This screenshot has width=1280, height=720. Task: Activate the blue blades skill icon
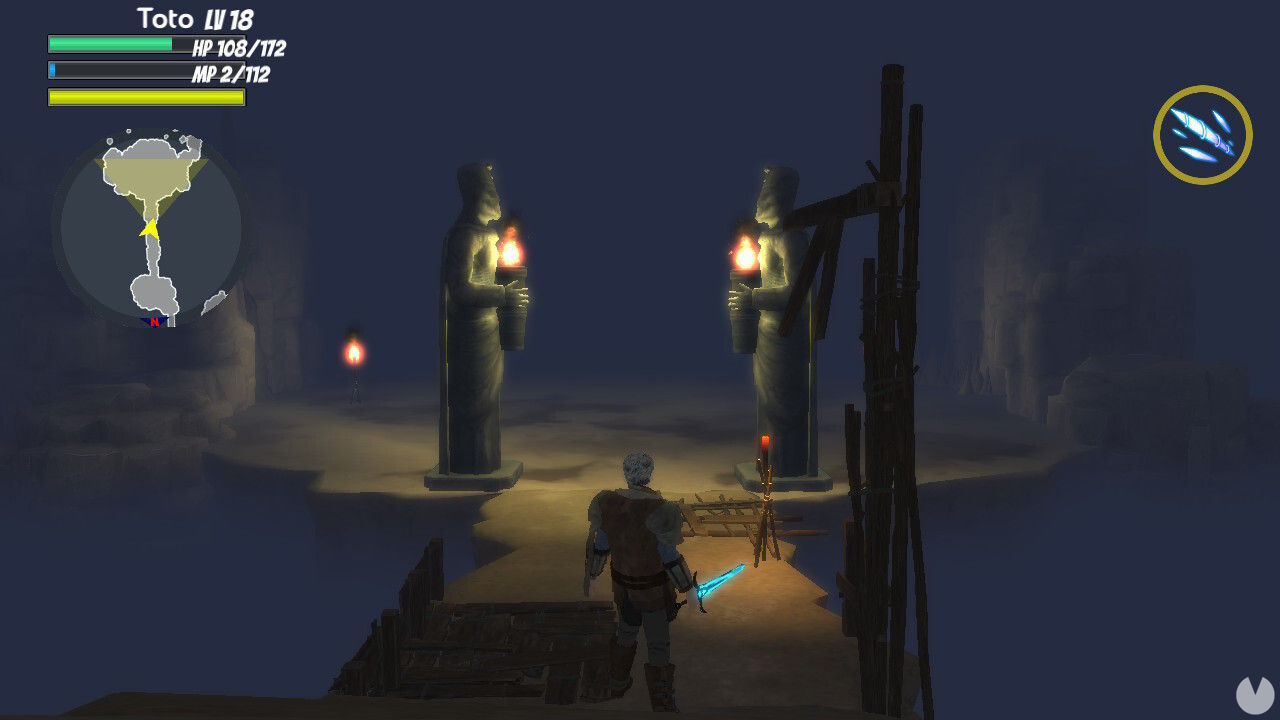pos(1203,135)
